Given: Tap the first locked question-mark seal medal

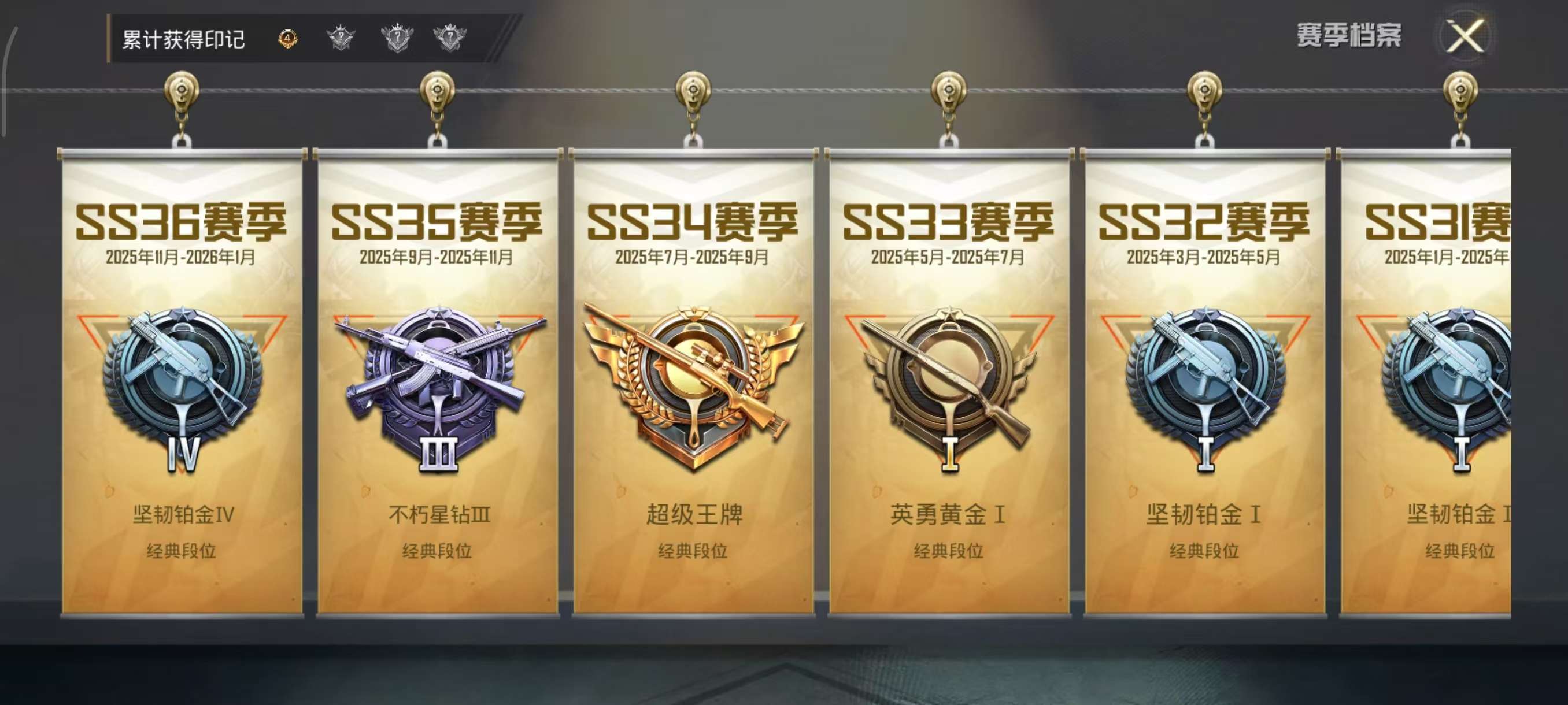Looking at the screenshot, I should click(343, 38).
